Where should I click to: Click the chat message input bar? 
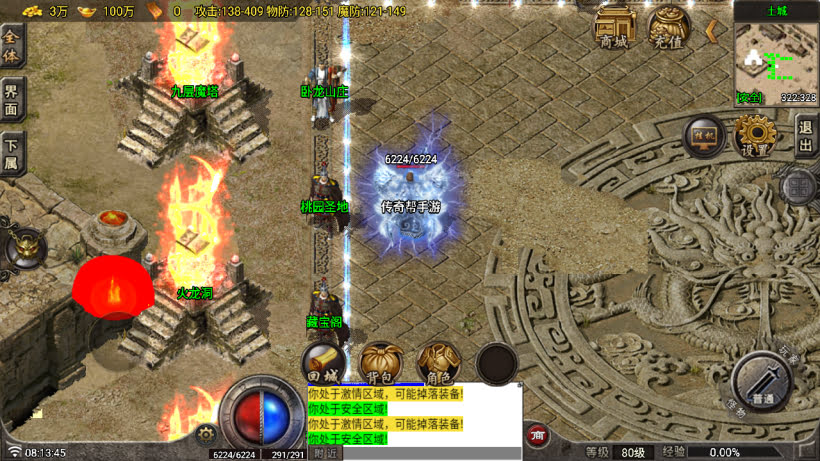430,453
